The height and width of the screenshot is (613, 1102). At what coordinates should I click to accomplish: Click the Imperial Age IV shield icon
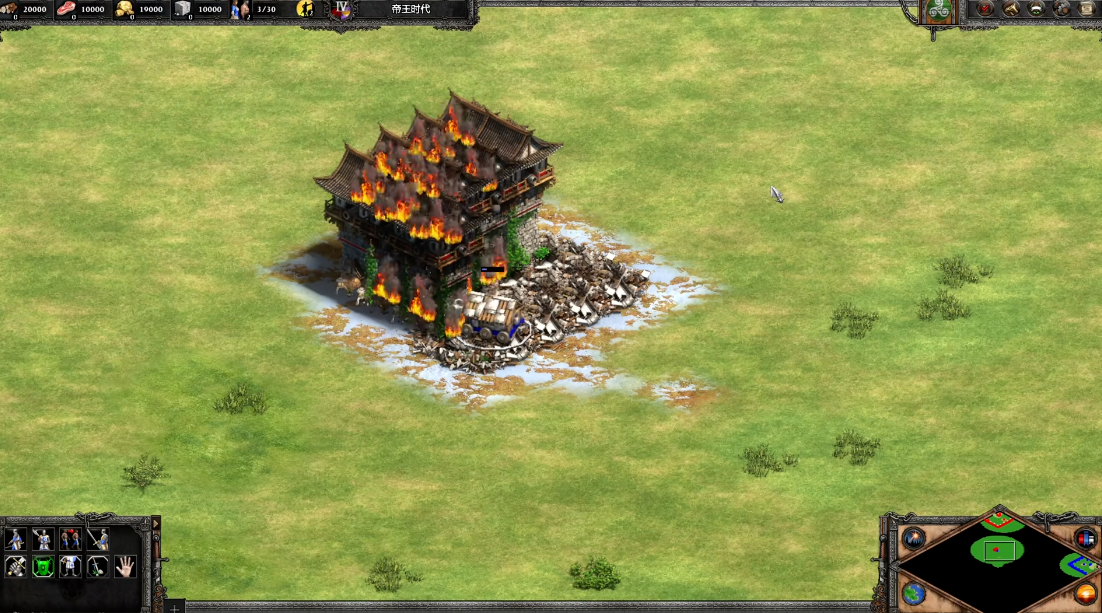click(x=342, y=10)
